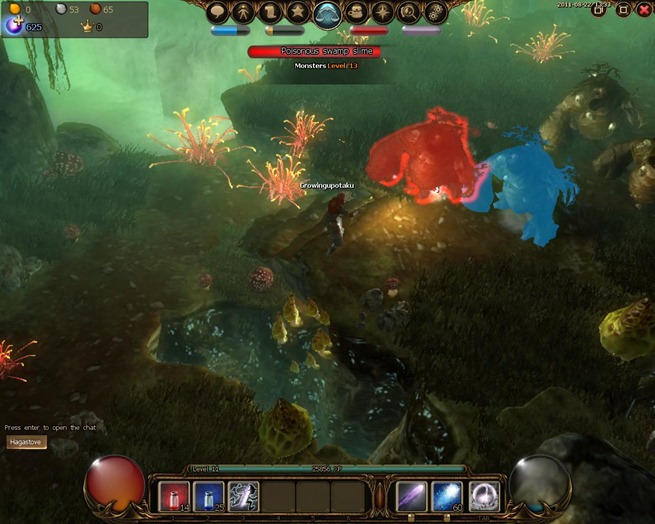
Task: Use the red health potion slot
Action: [176, 496]
